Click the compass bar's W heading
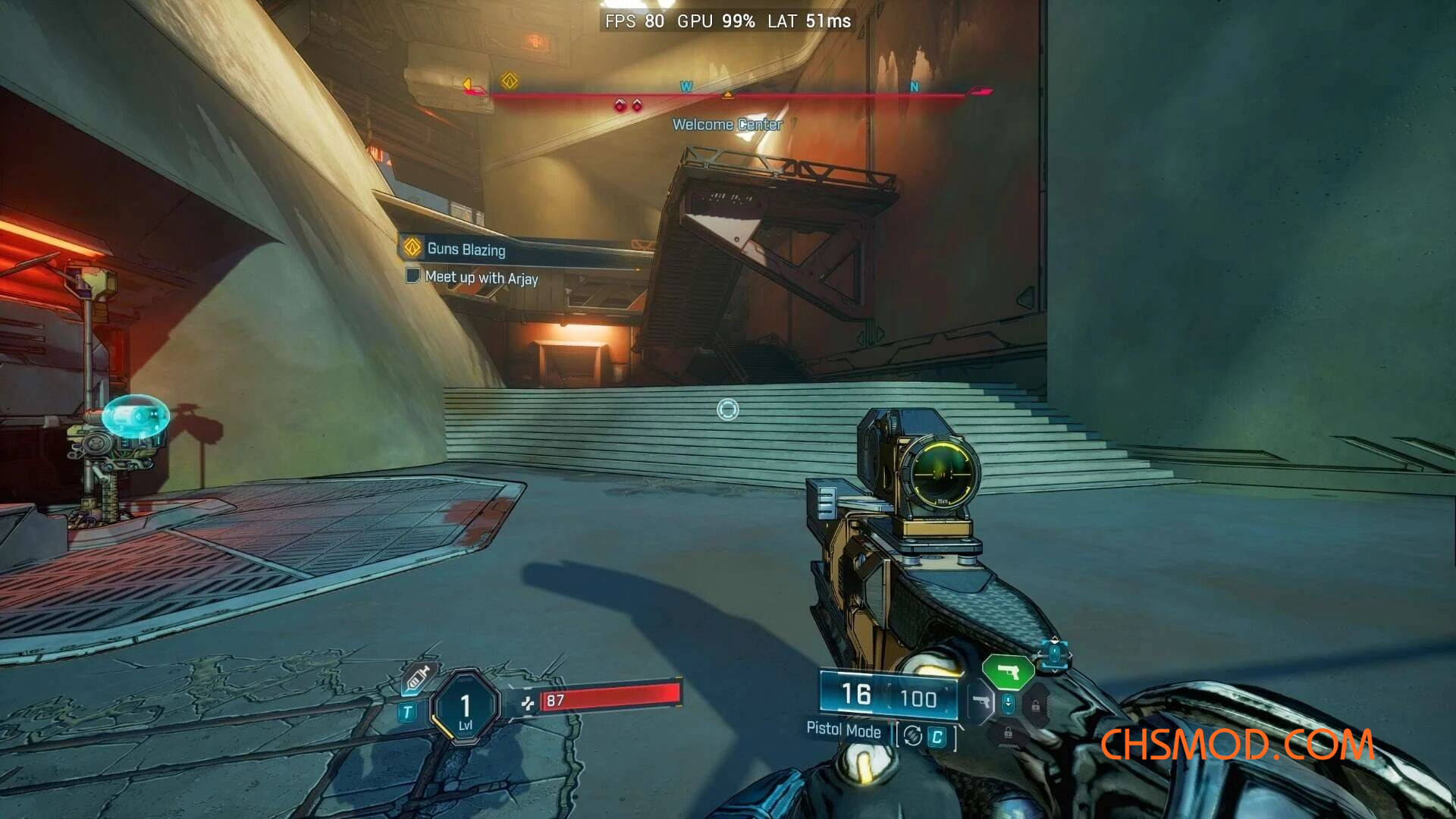1456x819 pixels. [686, 86]
